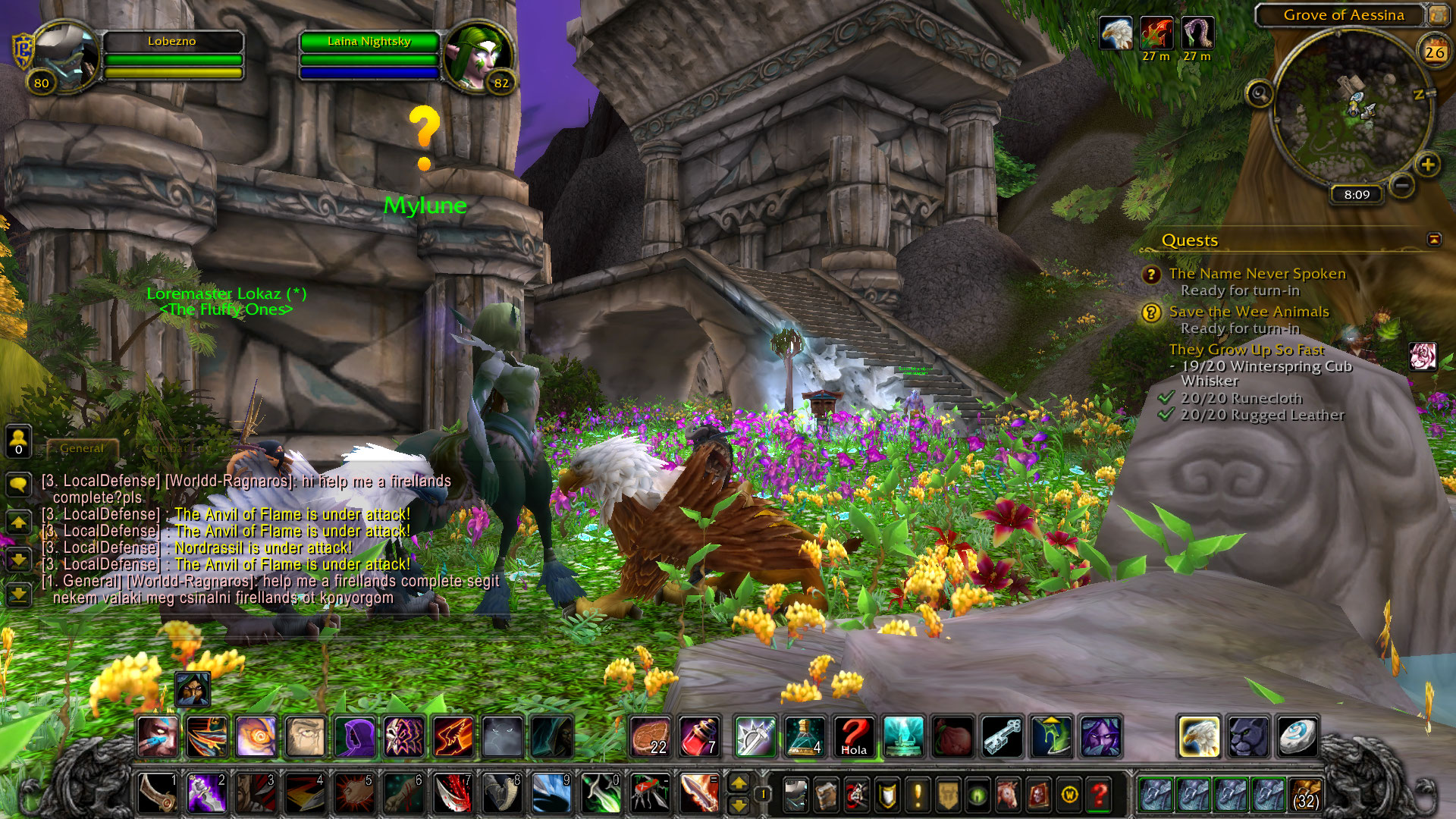Use the action bar slot 1 dagger ability
The height and width of the screenshot is (819, 1456).
[x=158, y=793]
